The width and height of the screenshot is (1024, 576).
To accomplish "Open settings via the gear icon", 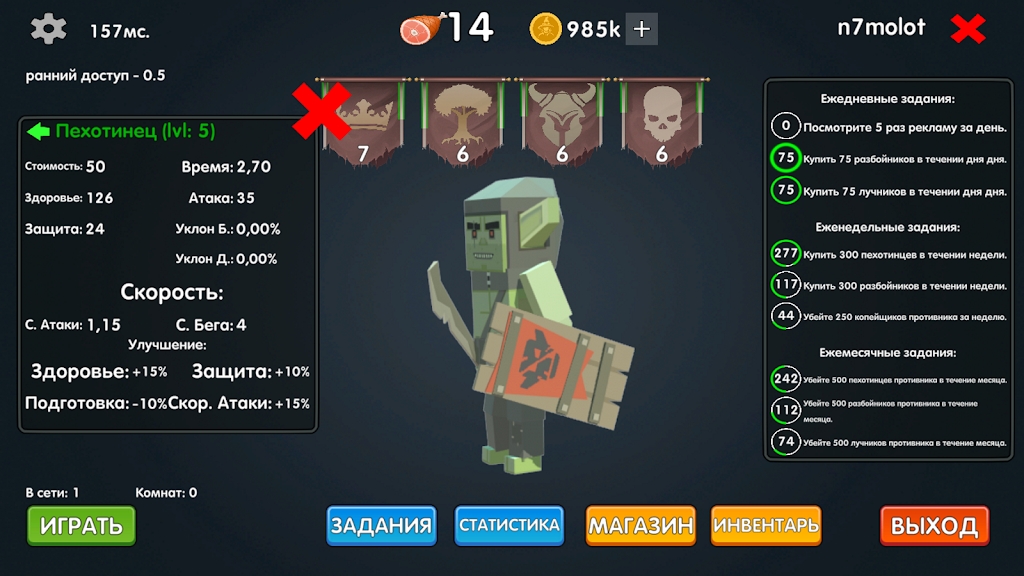I will [x=48, y=29].
